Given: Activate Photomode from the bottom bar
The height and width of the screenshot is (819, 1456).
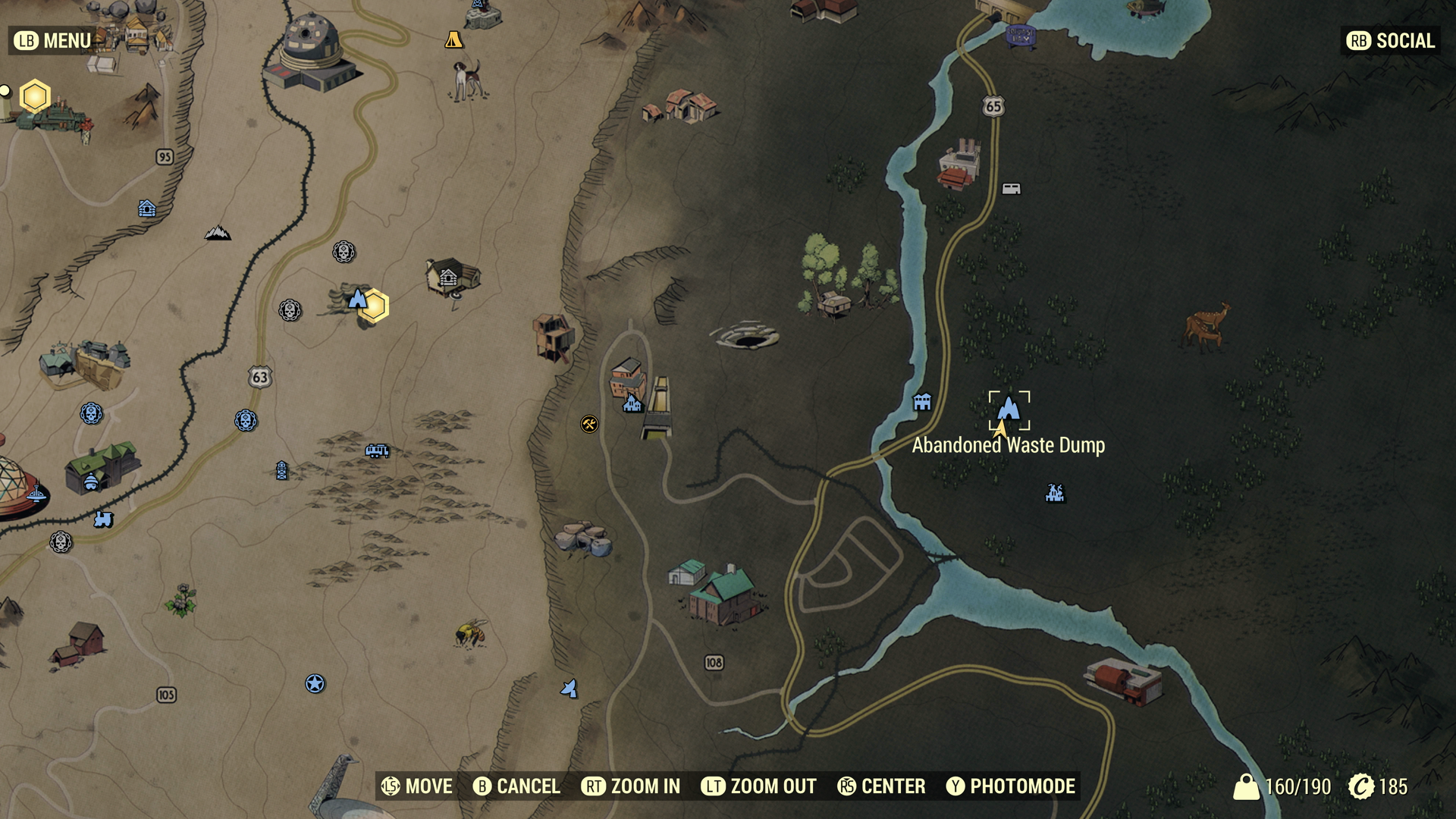Looking at the screenshot, I should [1009, 787].
